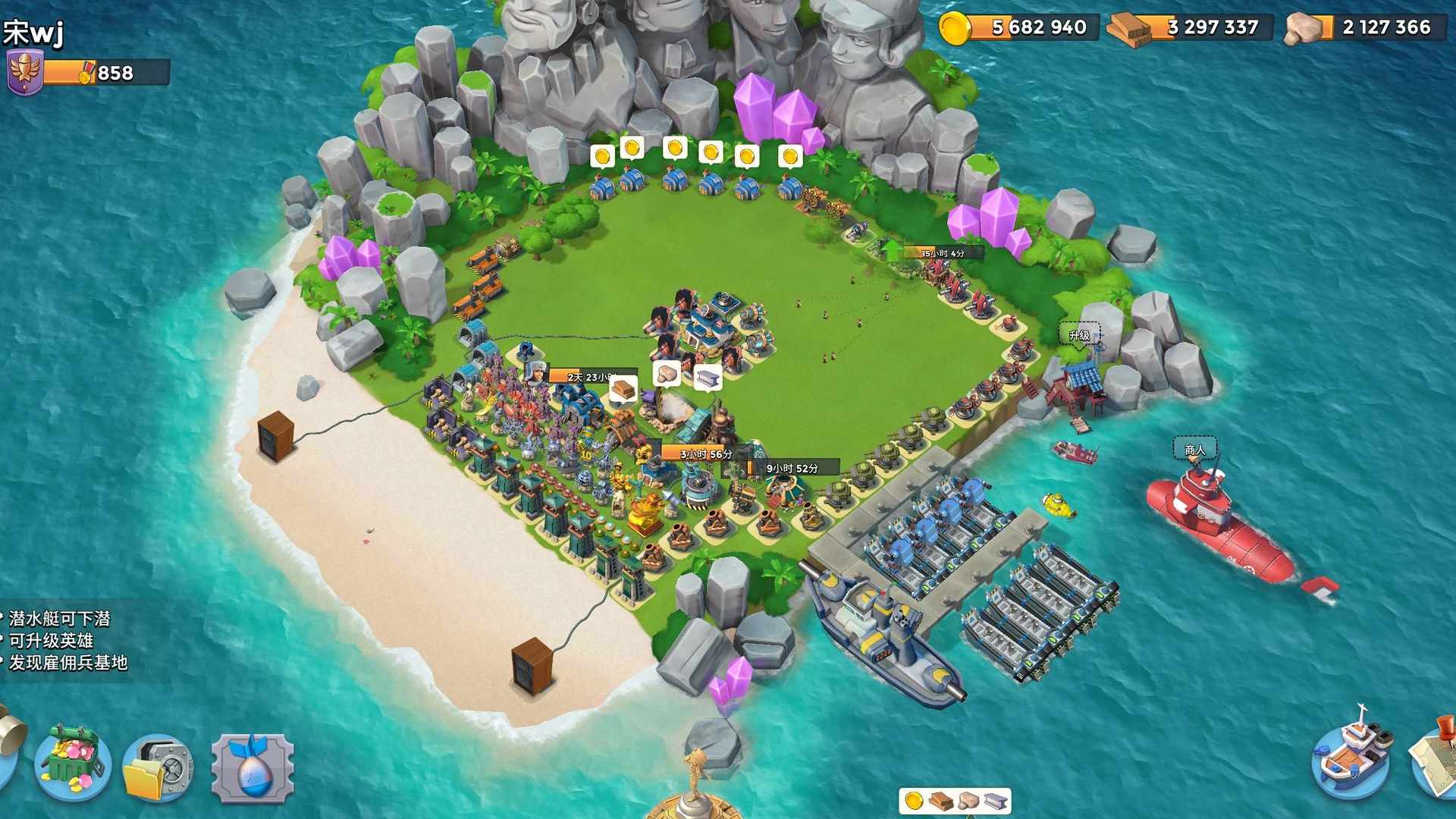The image size is (1456, 819).
Task: Open the 发现雇佣兵基地 notification
Action: (x=68, y=663)
